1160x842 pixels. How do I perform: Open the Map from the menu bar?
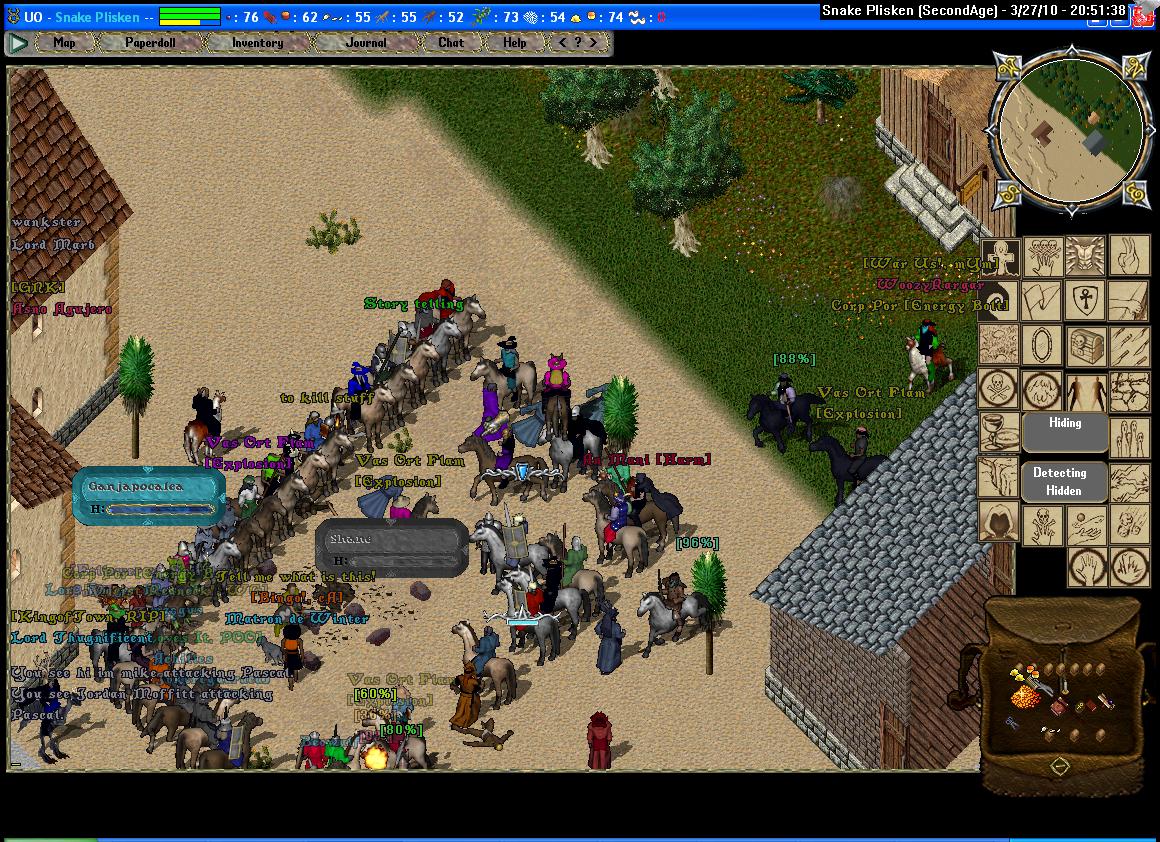[64, 43]
